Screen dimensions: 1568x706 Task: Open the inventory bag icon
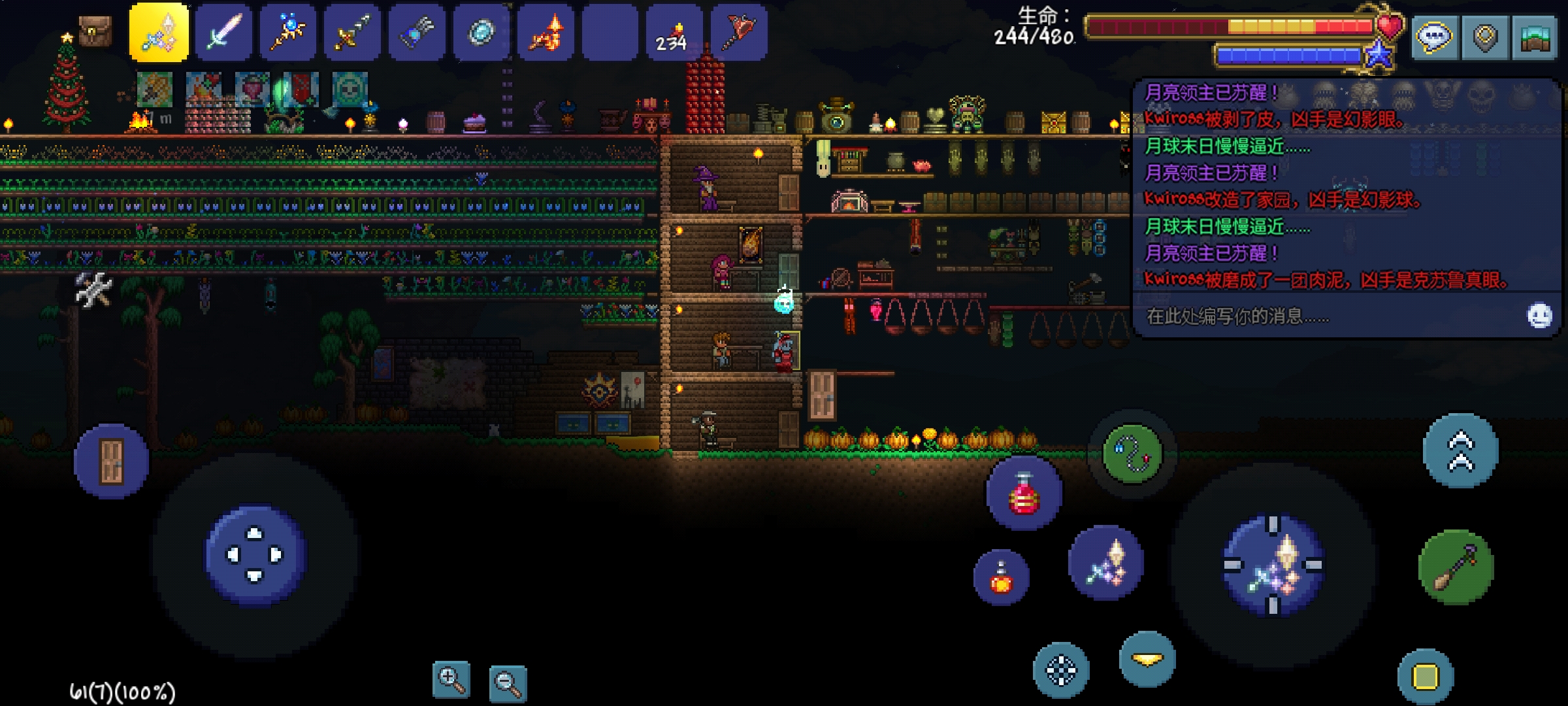pos(95,31)
